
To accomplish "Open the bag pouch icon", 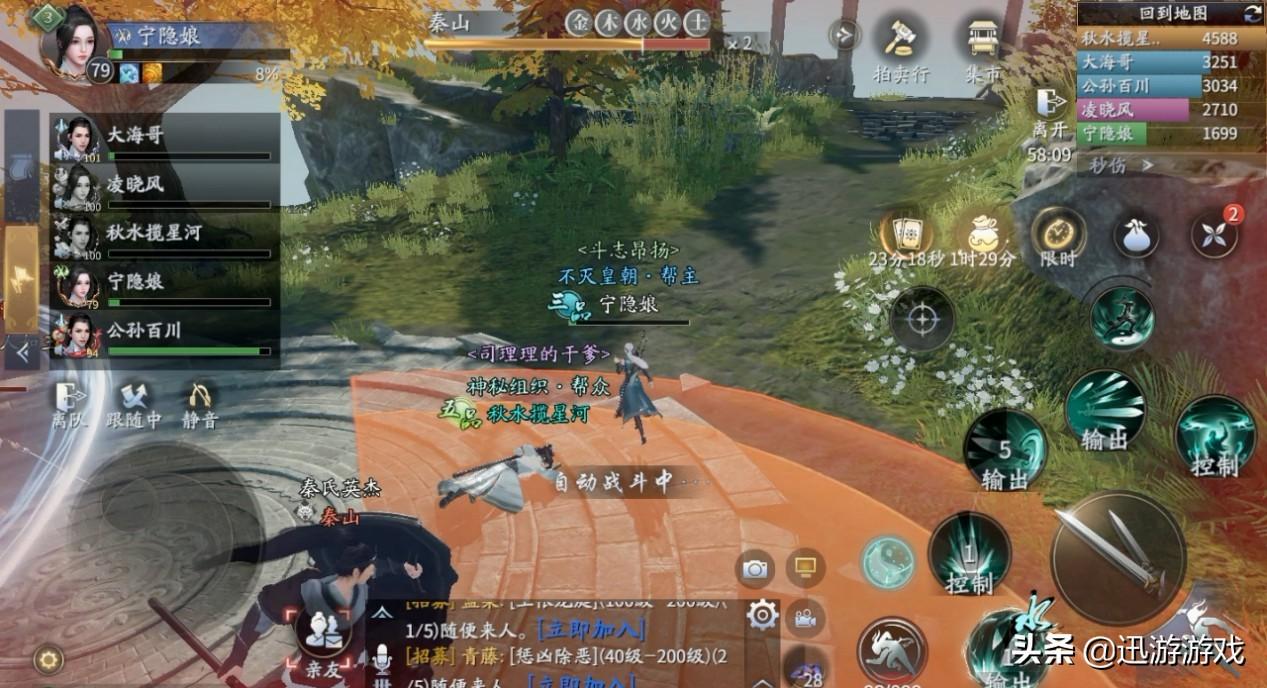I will [x=1137, y=235].
